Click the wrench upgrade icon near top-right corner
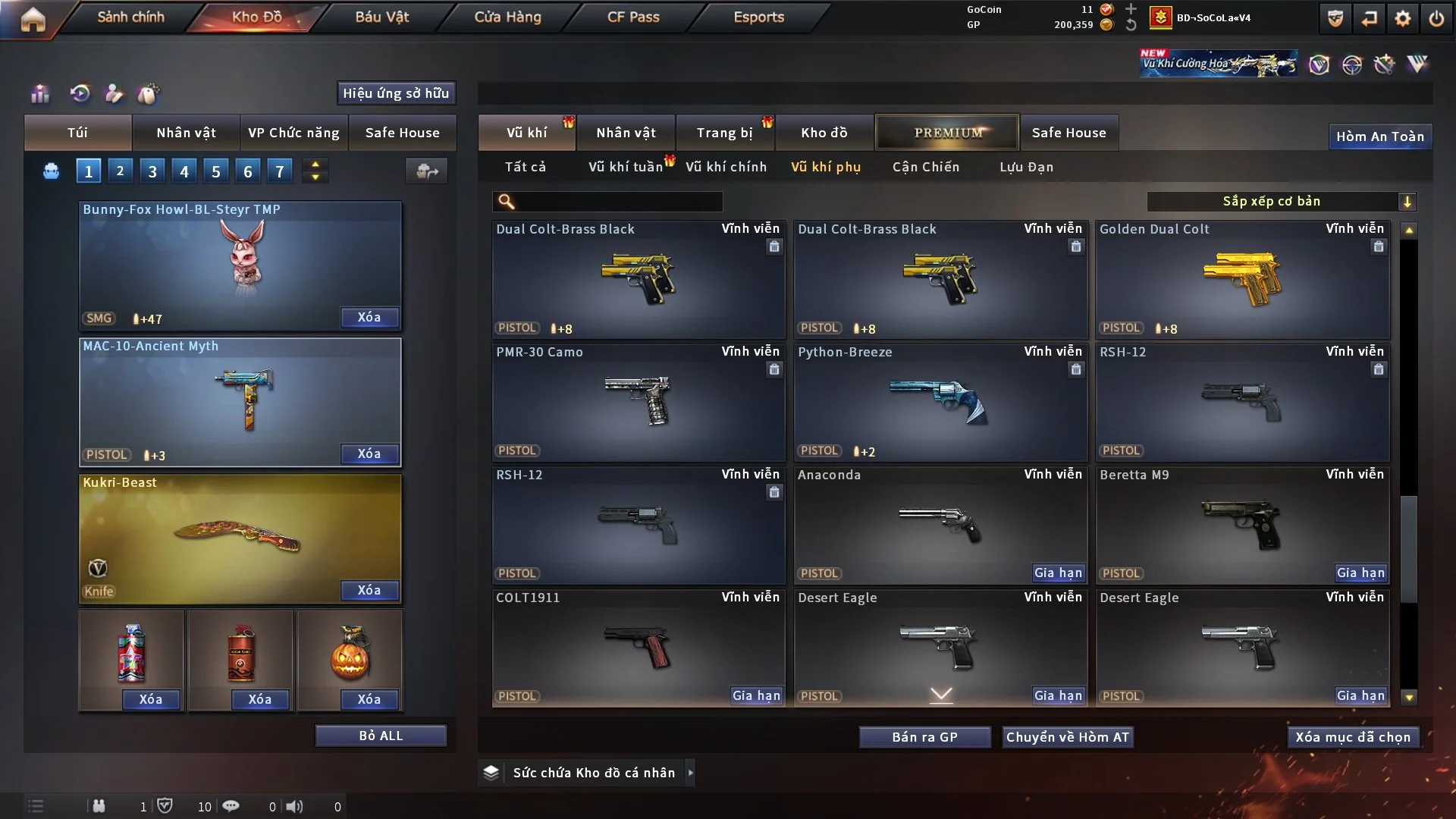Screen dimensions: 1456x819 1385,64
